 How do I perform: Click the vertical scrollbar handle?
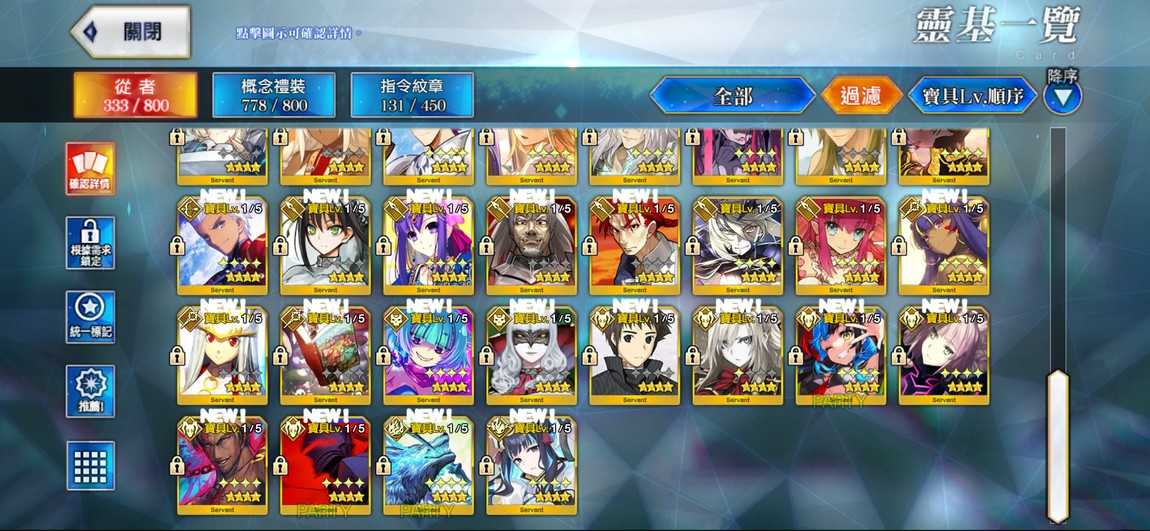[1057, 445]
